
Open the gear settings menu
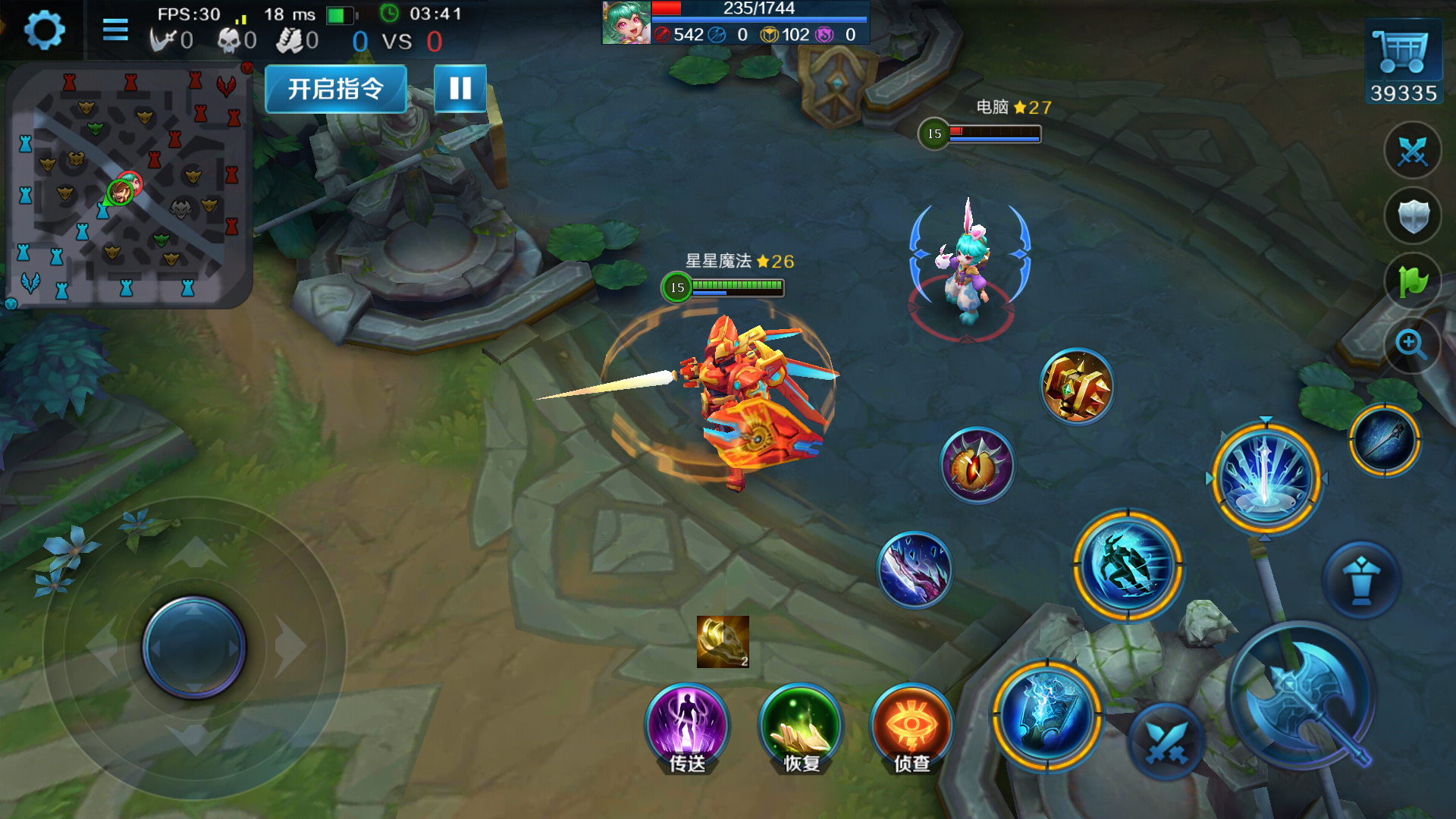pyautogui.click(x=44, y=30)
